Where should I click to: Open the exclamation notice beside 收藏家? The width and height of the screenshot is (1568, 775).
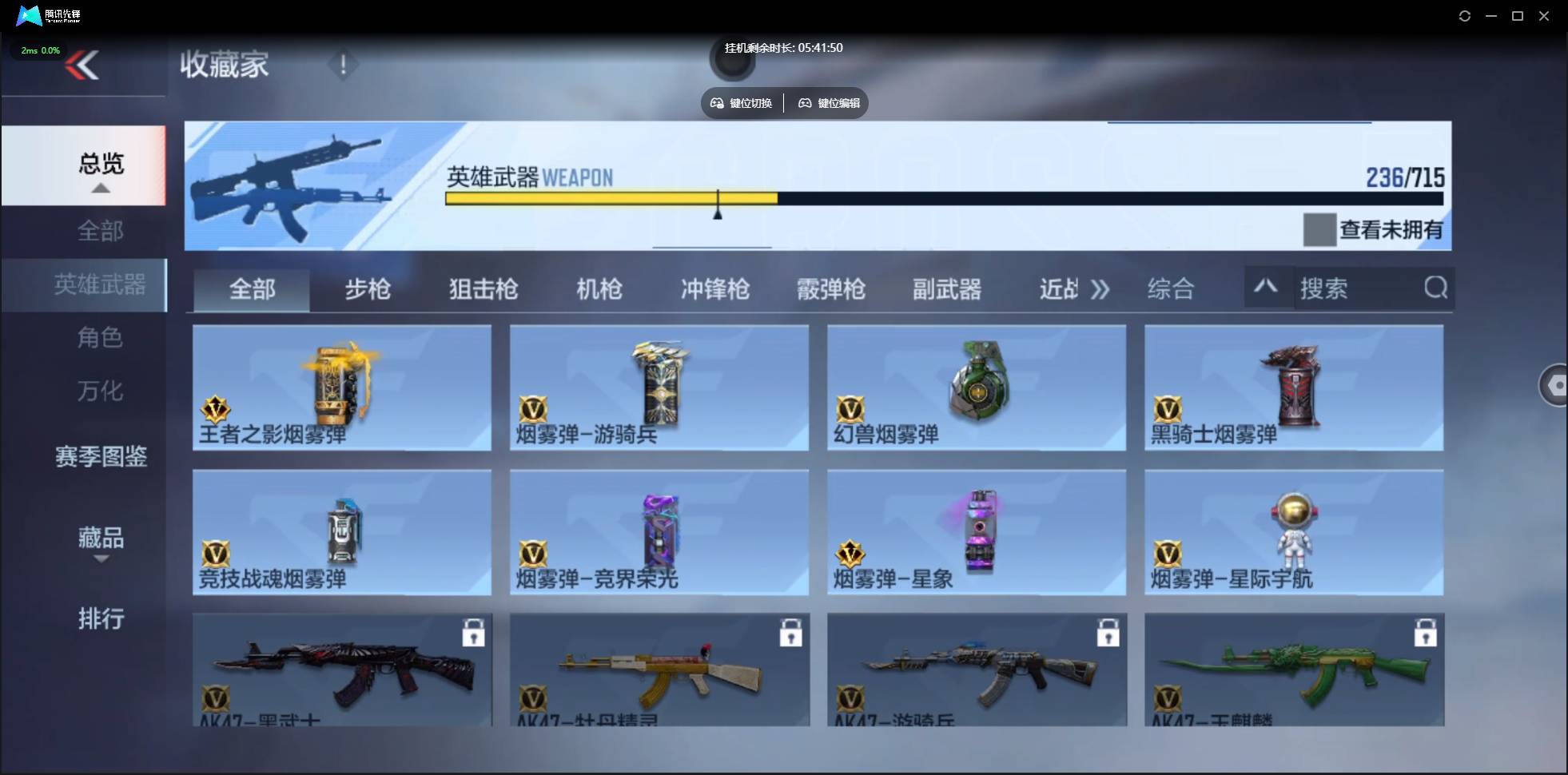pos(343,65)
